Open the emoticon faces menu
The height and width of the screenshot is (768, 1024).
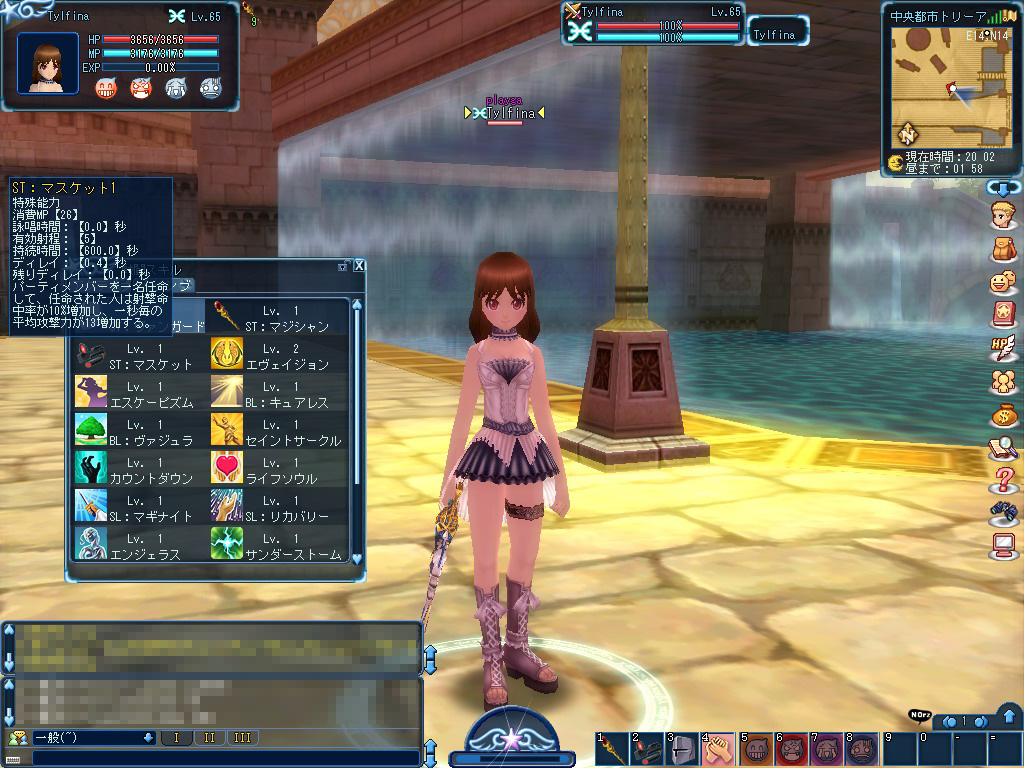click(1003, 282)
